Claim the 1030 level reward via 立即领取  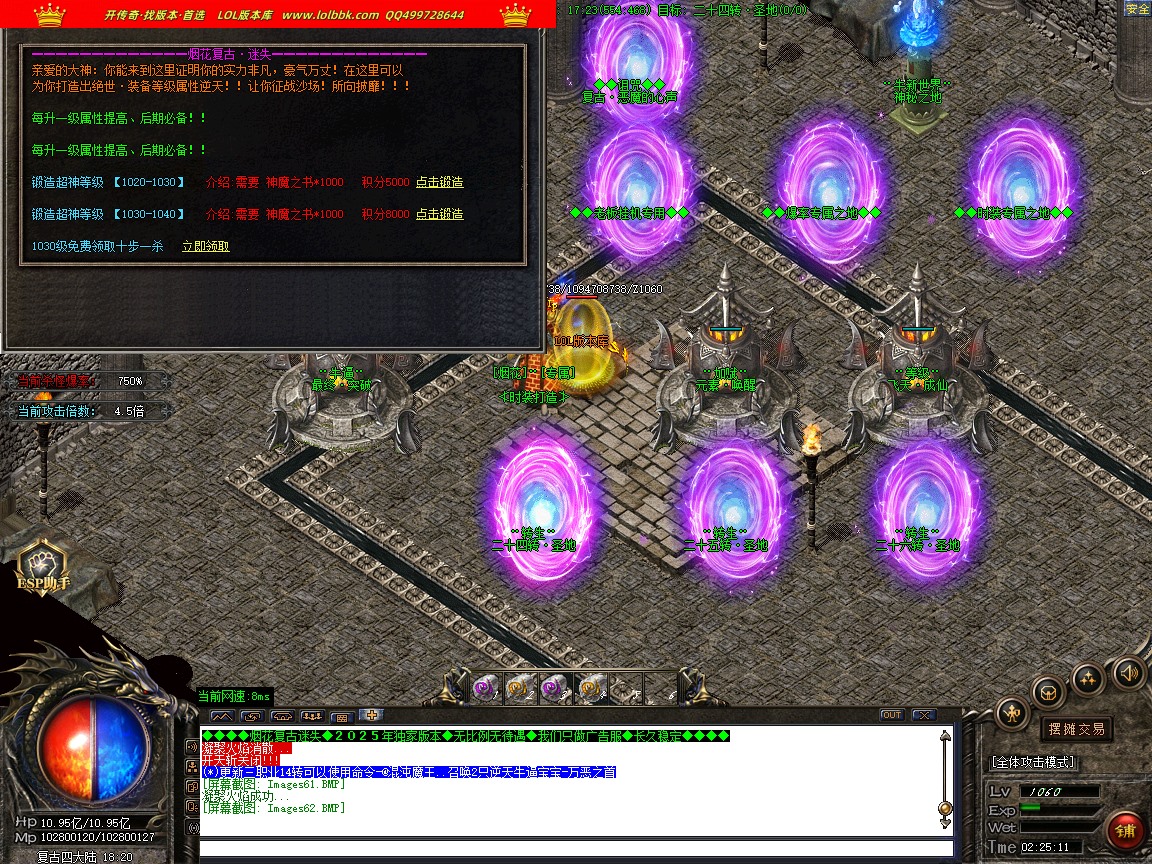(205, 247)
